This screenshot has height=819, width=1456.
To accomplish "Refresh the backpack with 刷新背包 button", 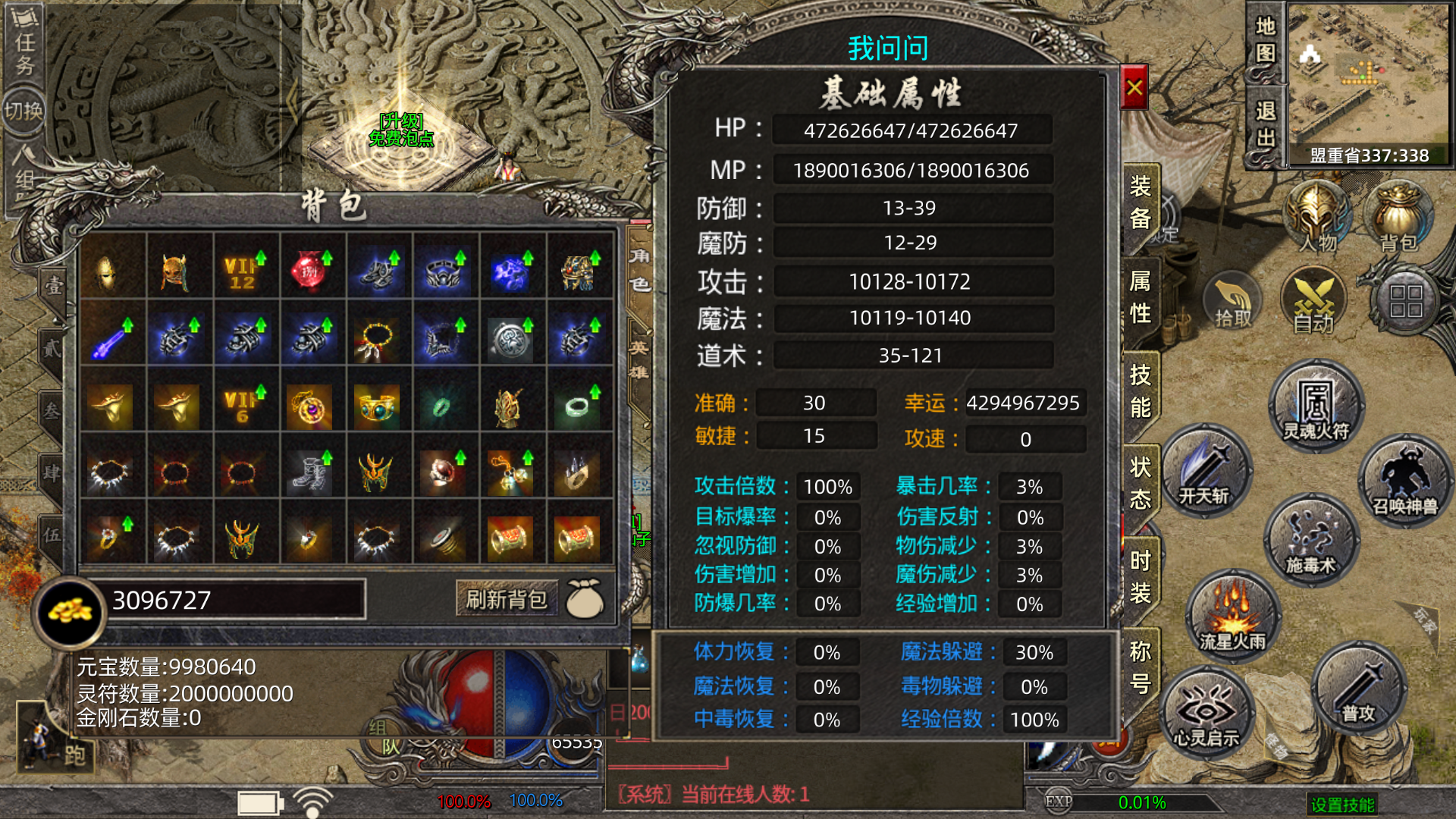I will pos(507,600).
